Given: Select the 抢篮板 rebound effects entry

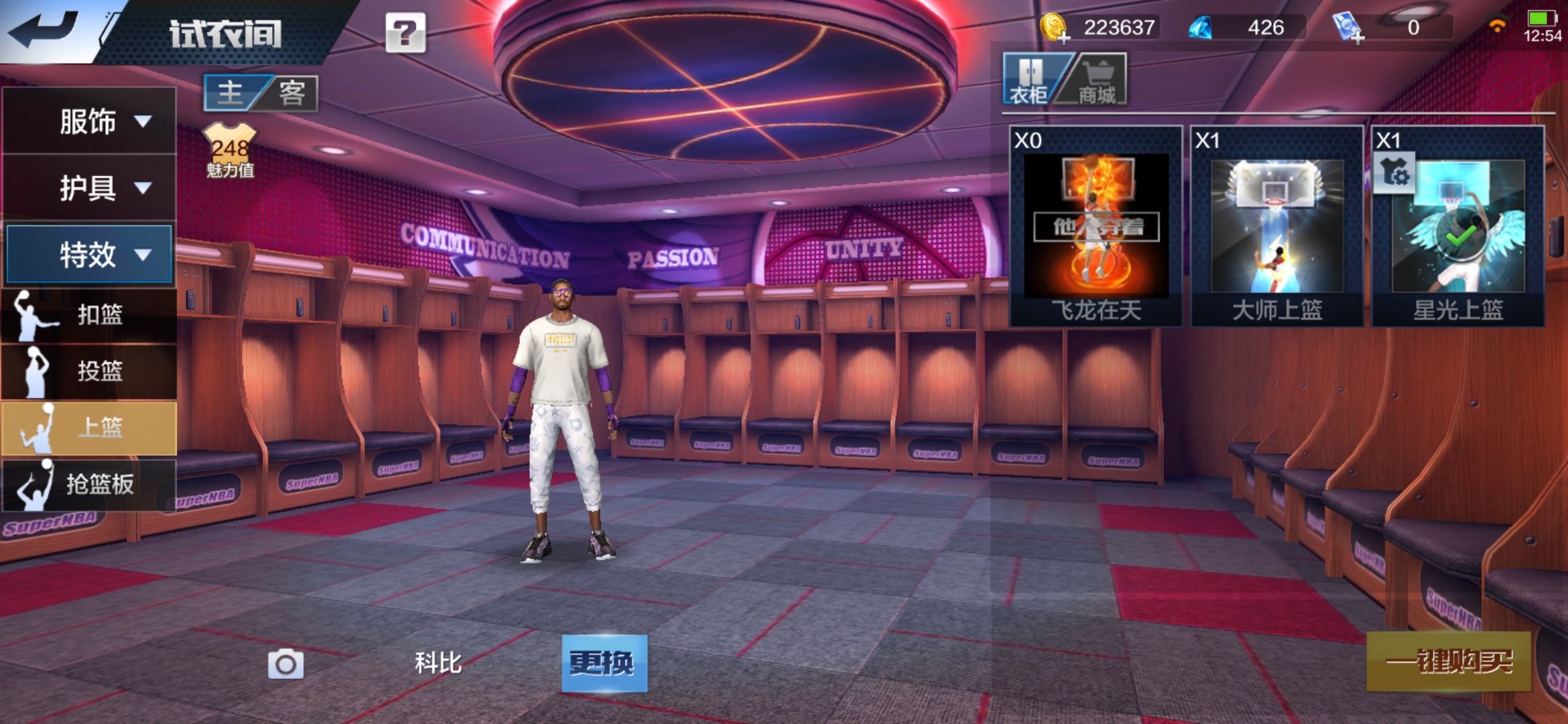Looking at the screenshot, I should [90, 484].
